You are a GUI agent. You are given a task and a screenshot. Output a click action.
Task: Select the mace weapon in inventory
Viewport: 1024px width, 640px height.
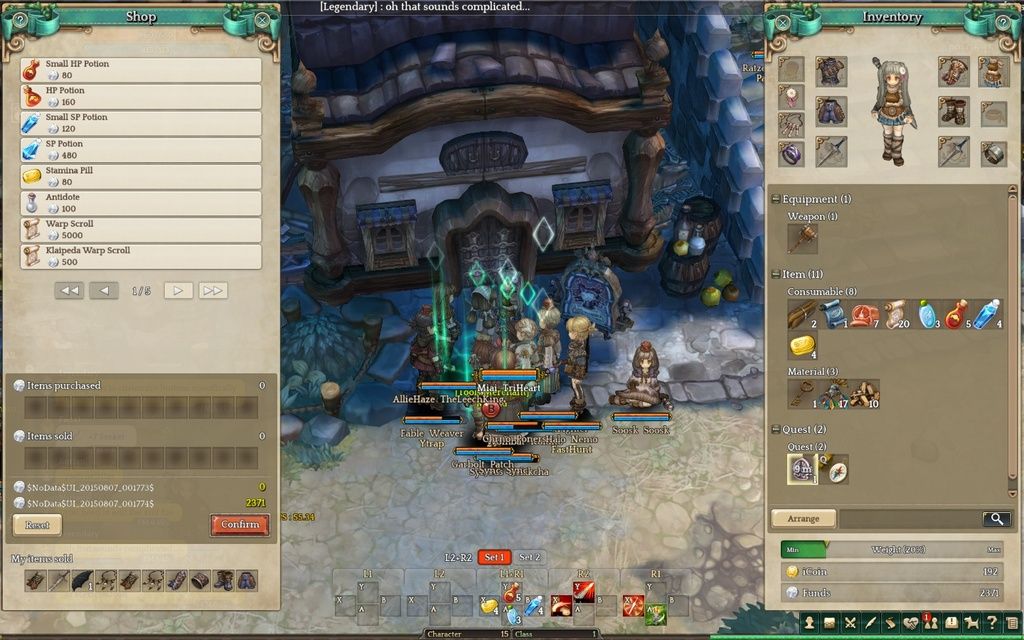coord(802,238)
